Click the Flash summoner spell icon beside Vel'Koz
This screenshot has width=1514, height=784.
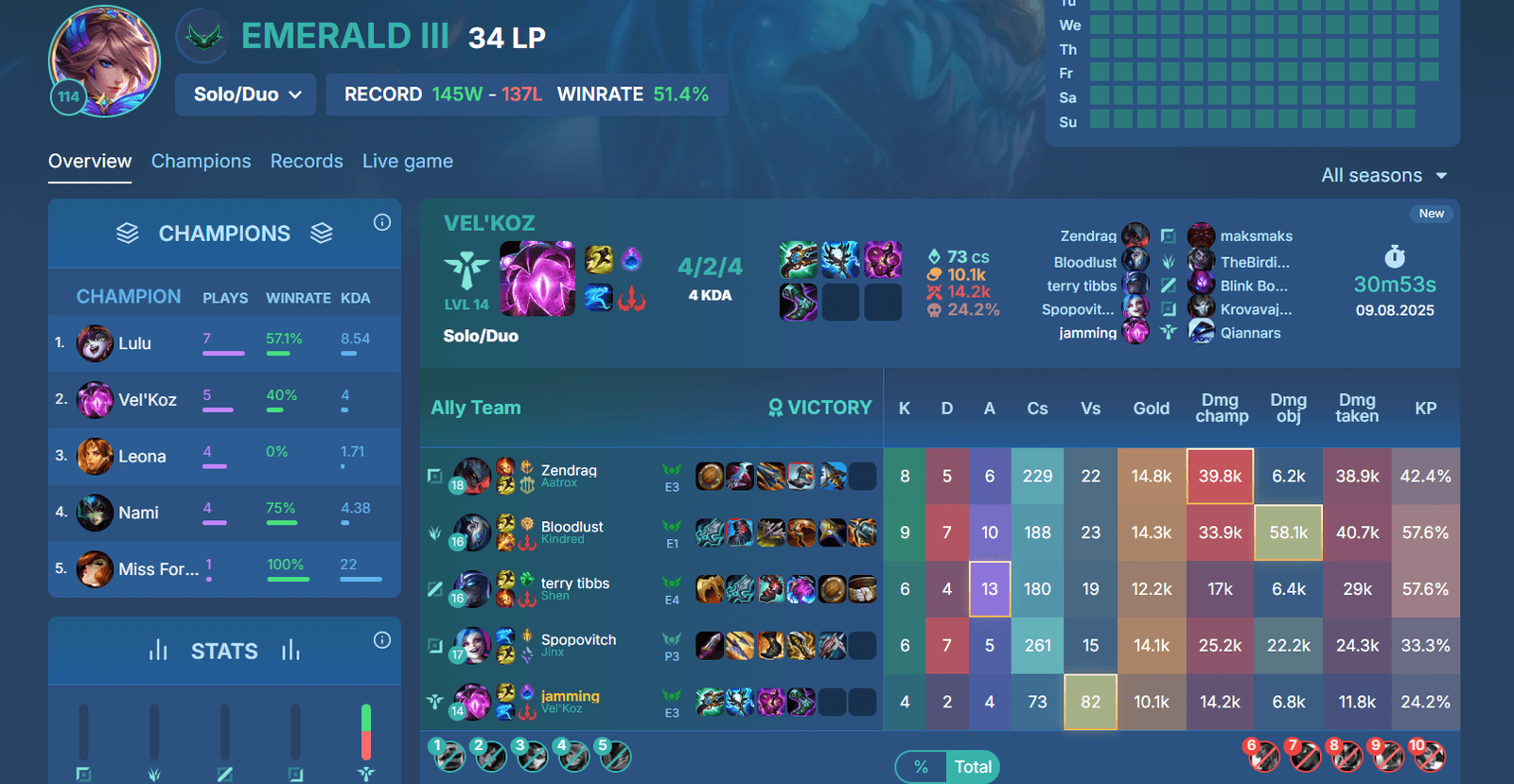click(598, 257)
